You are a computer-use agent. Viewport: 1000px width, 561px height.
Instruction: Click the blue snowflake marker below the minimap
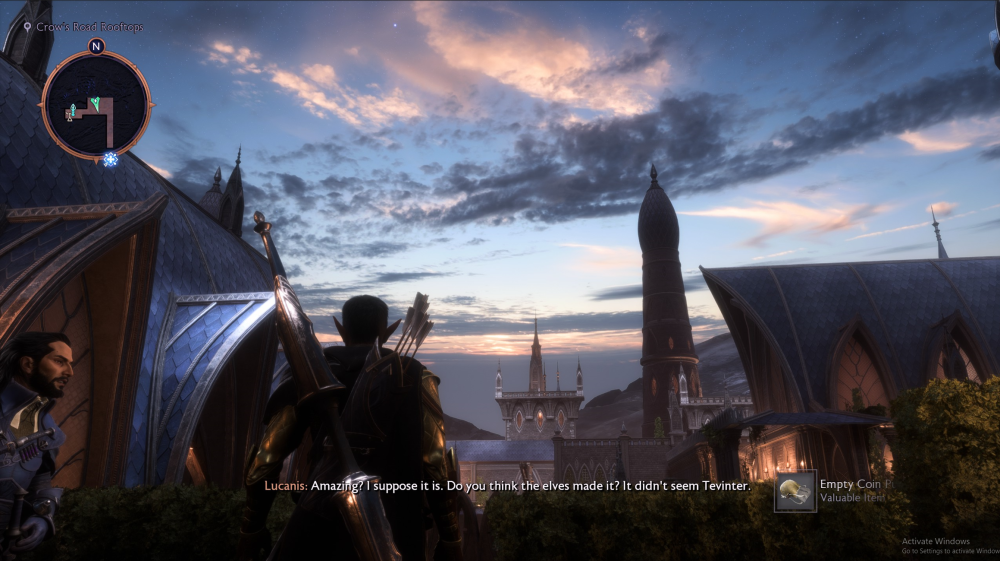coord(110,159)
